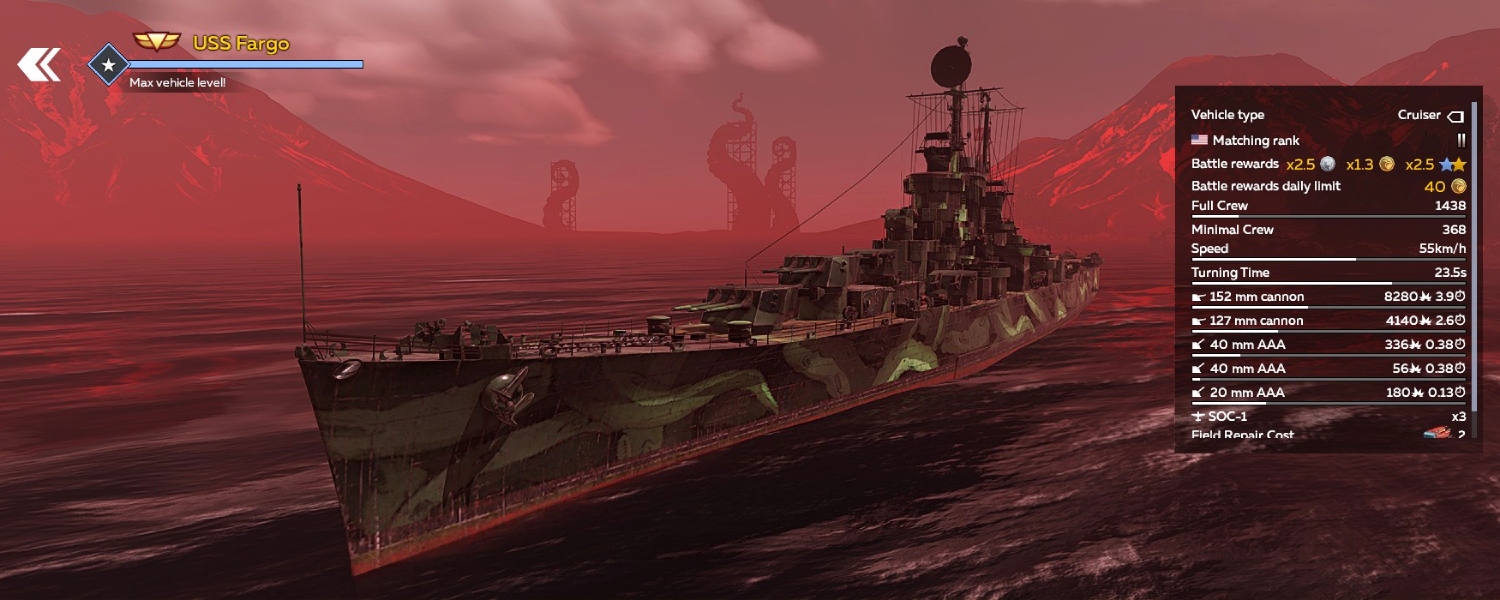
Task: Select the 152 mm cannon row
Action: [x=1328, y=297]
